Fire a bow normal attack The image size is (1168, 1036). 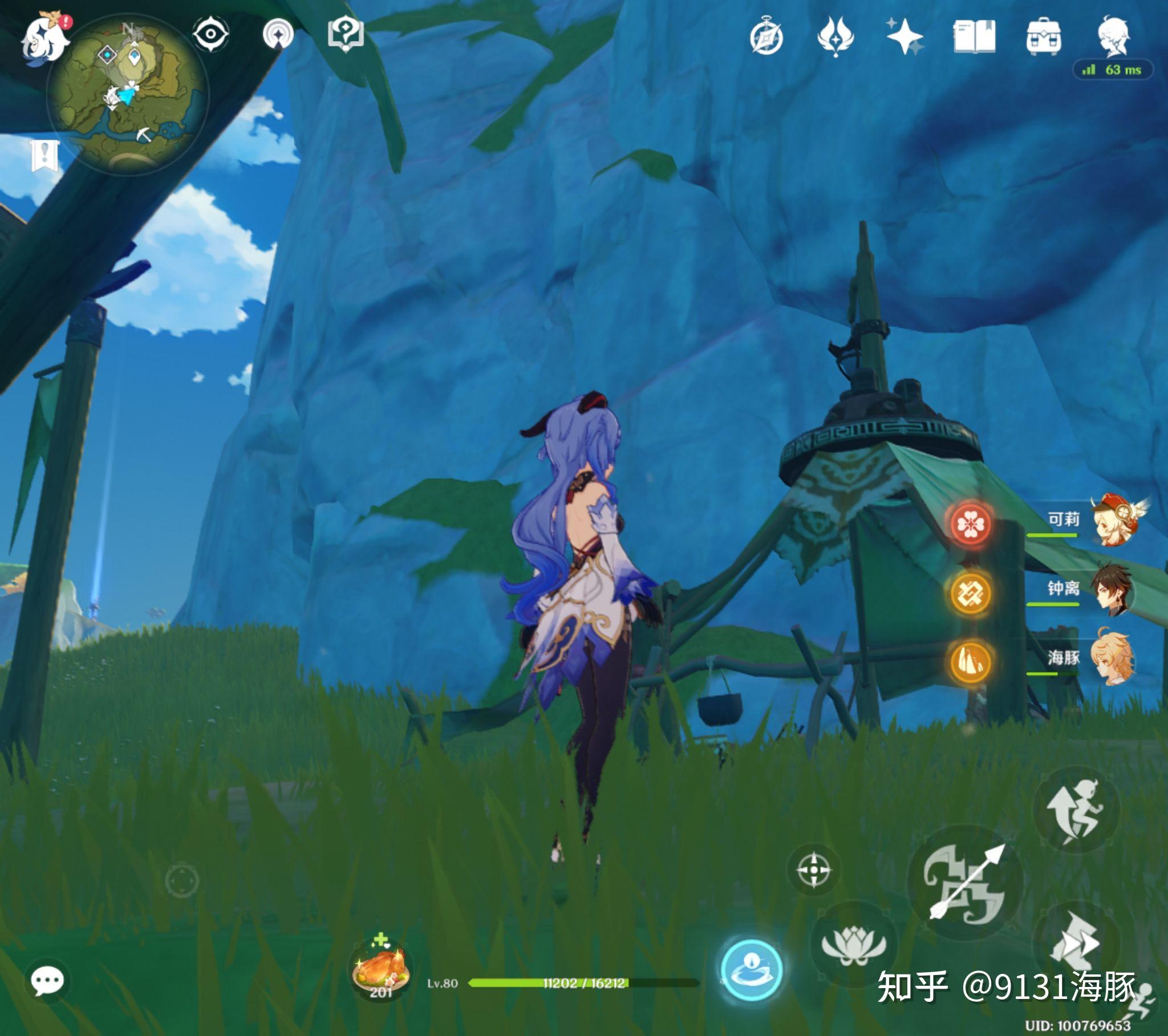tap(965, 882)
